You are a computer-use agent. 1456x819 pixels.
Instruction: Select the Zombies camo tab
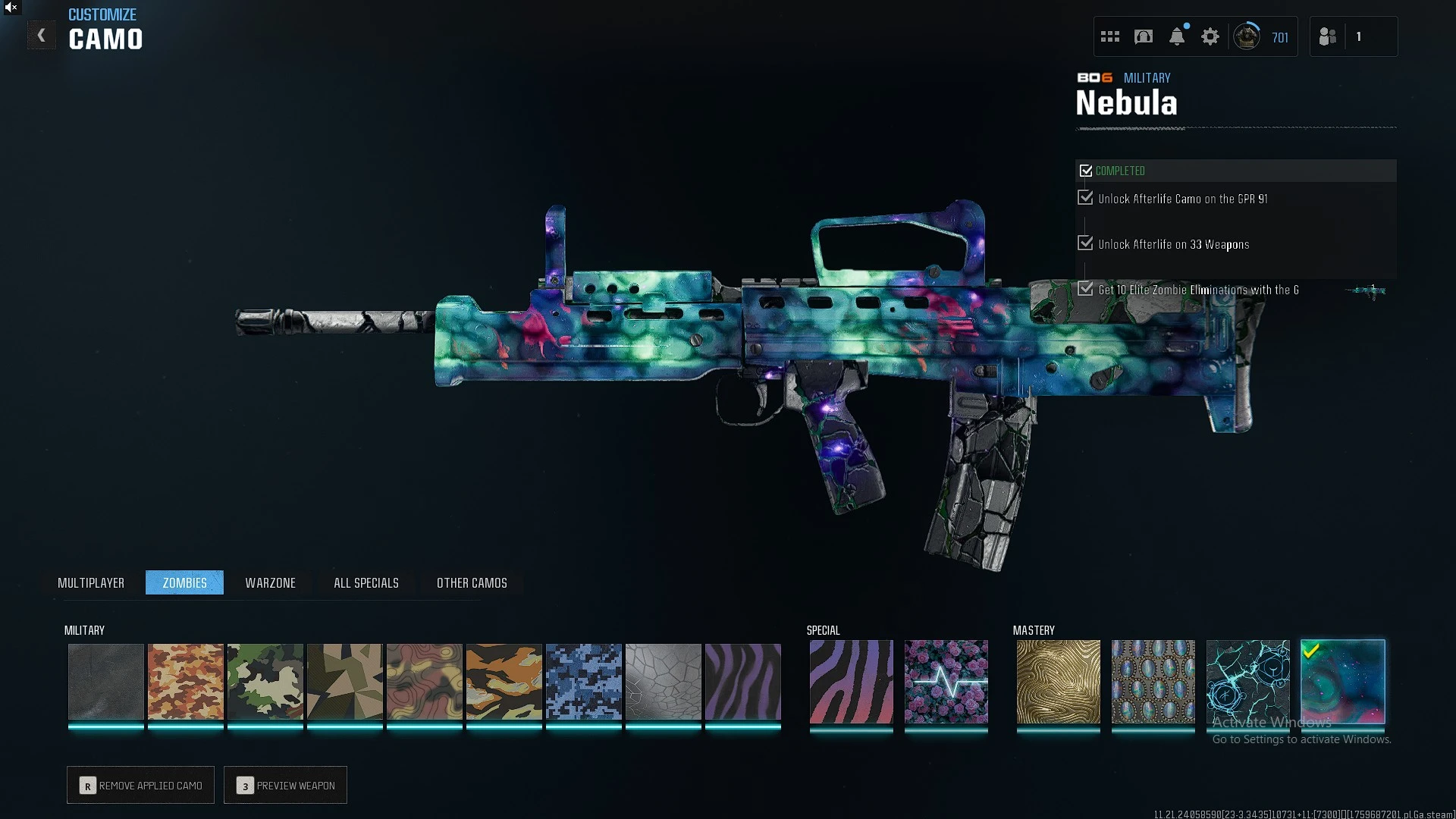(184, 582)
